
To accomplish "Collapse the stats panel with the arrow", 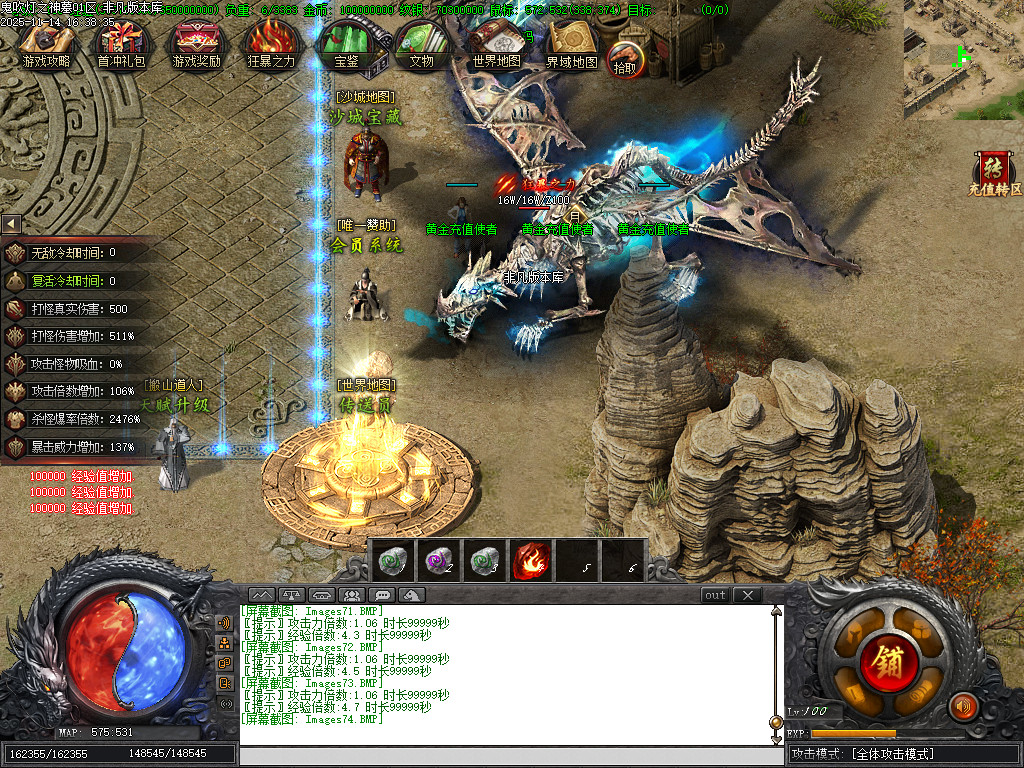I will 11,224.
